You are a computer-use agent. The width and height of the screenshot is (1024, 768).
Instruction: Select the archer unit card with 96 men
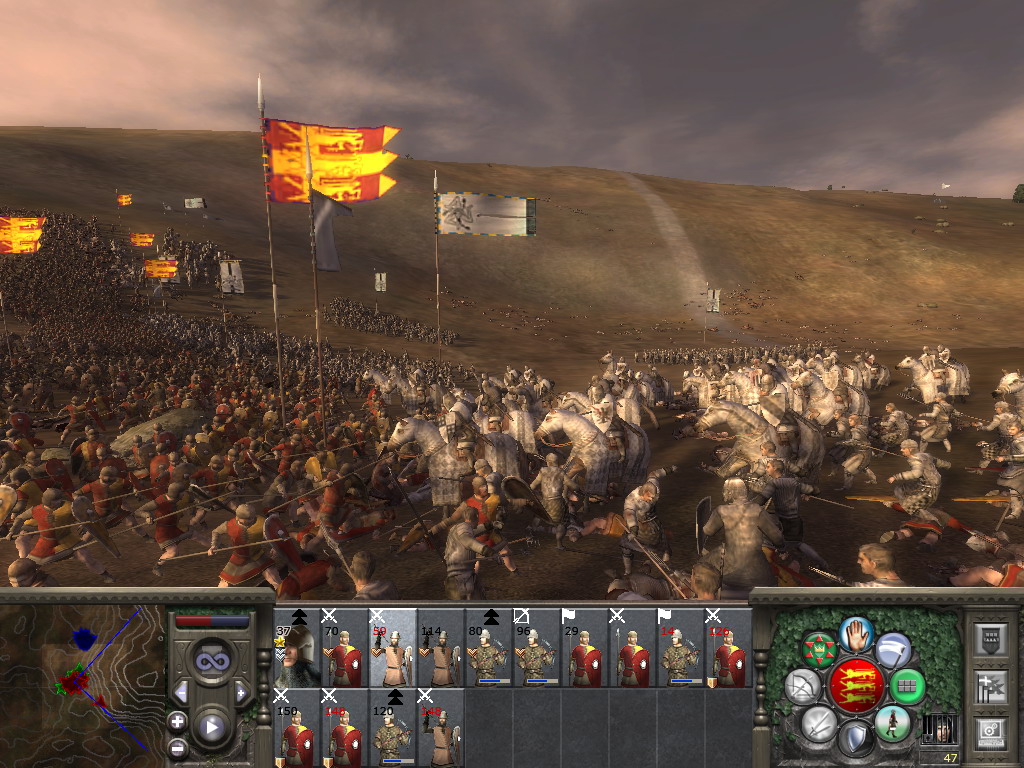click(537, 648)
